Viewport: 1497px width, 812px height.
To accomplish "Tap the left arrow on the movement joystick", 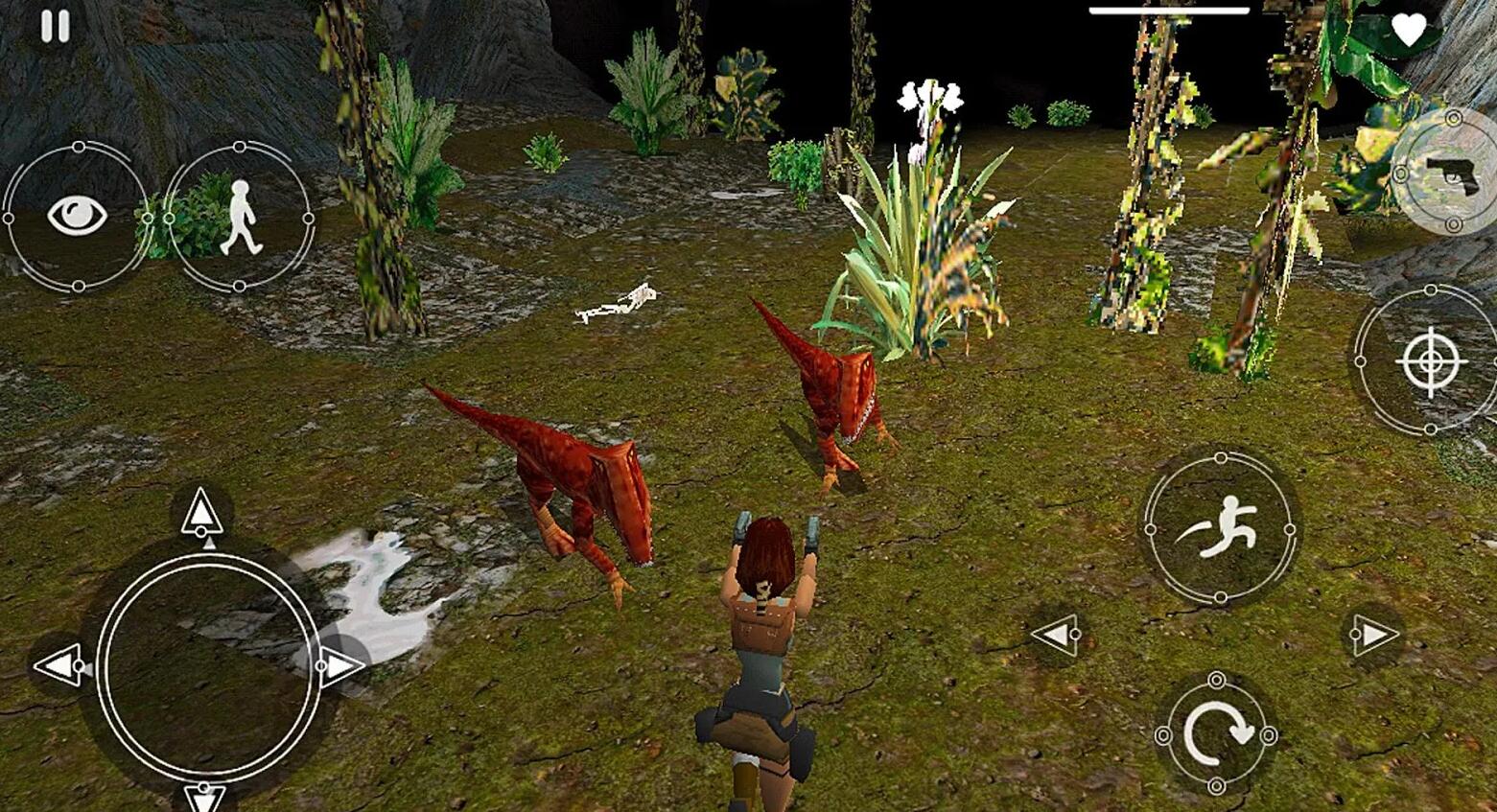I will pos(59,665).
